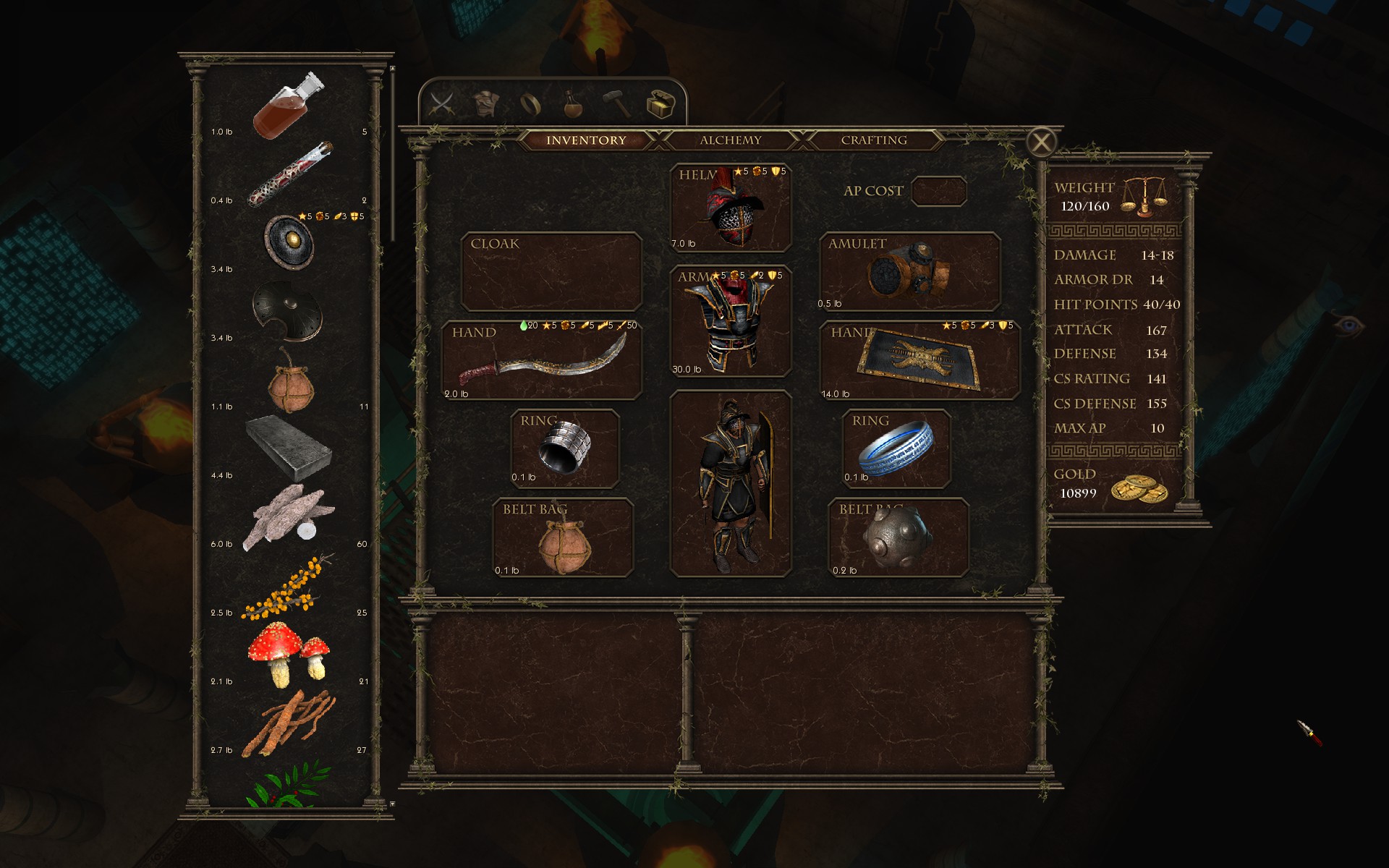Switch to the Alchemy tab

coord(730,140)
